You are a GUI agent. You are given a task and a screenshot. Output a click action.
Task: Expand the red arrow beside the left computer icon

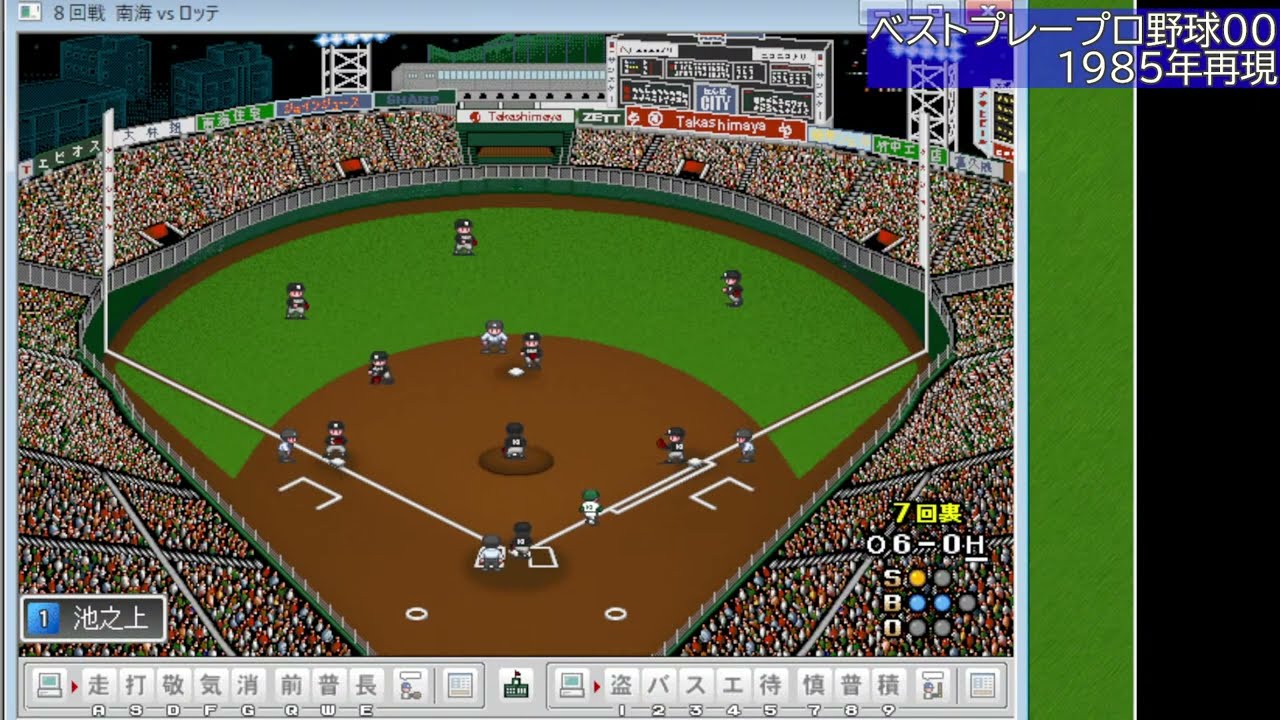click(x=74, y=687)
